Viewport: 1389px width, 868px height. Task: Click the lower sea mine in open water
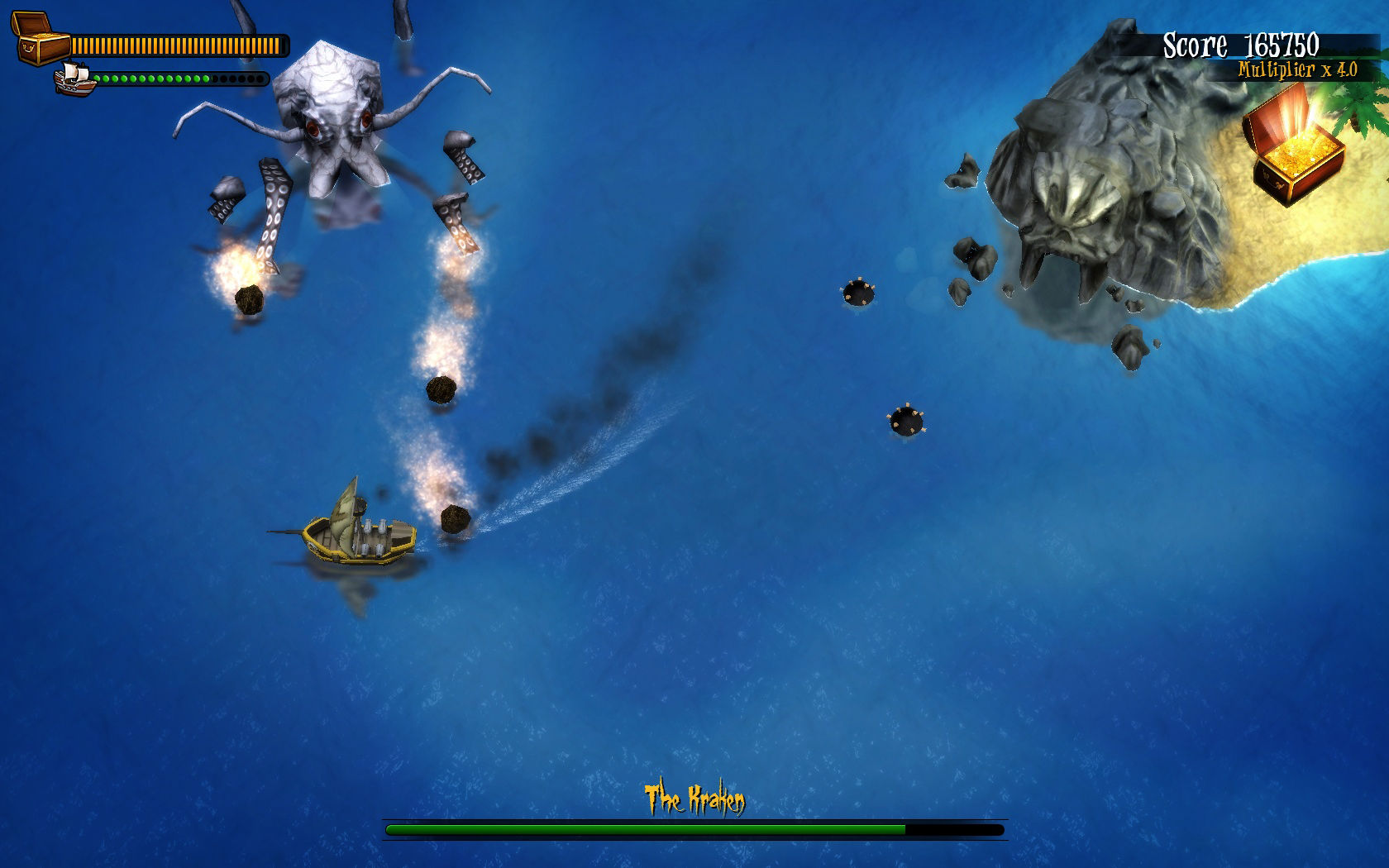tap(906, 419)
